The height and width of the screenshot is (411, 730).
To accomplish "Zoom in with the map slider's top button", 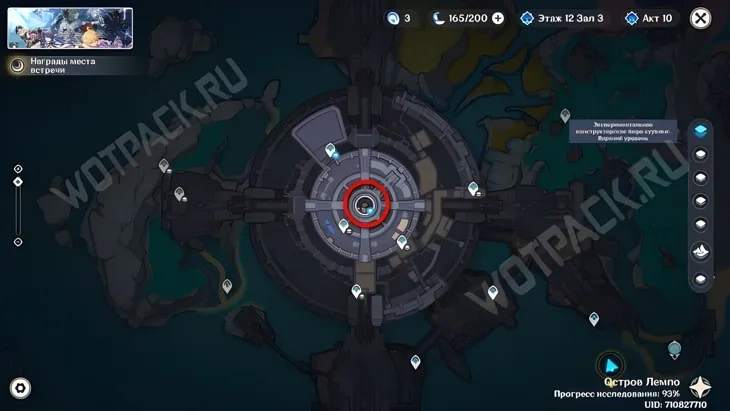I will (18, 168).
